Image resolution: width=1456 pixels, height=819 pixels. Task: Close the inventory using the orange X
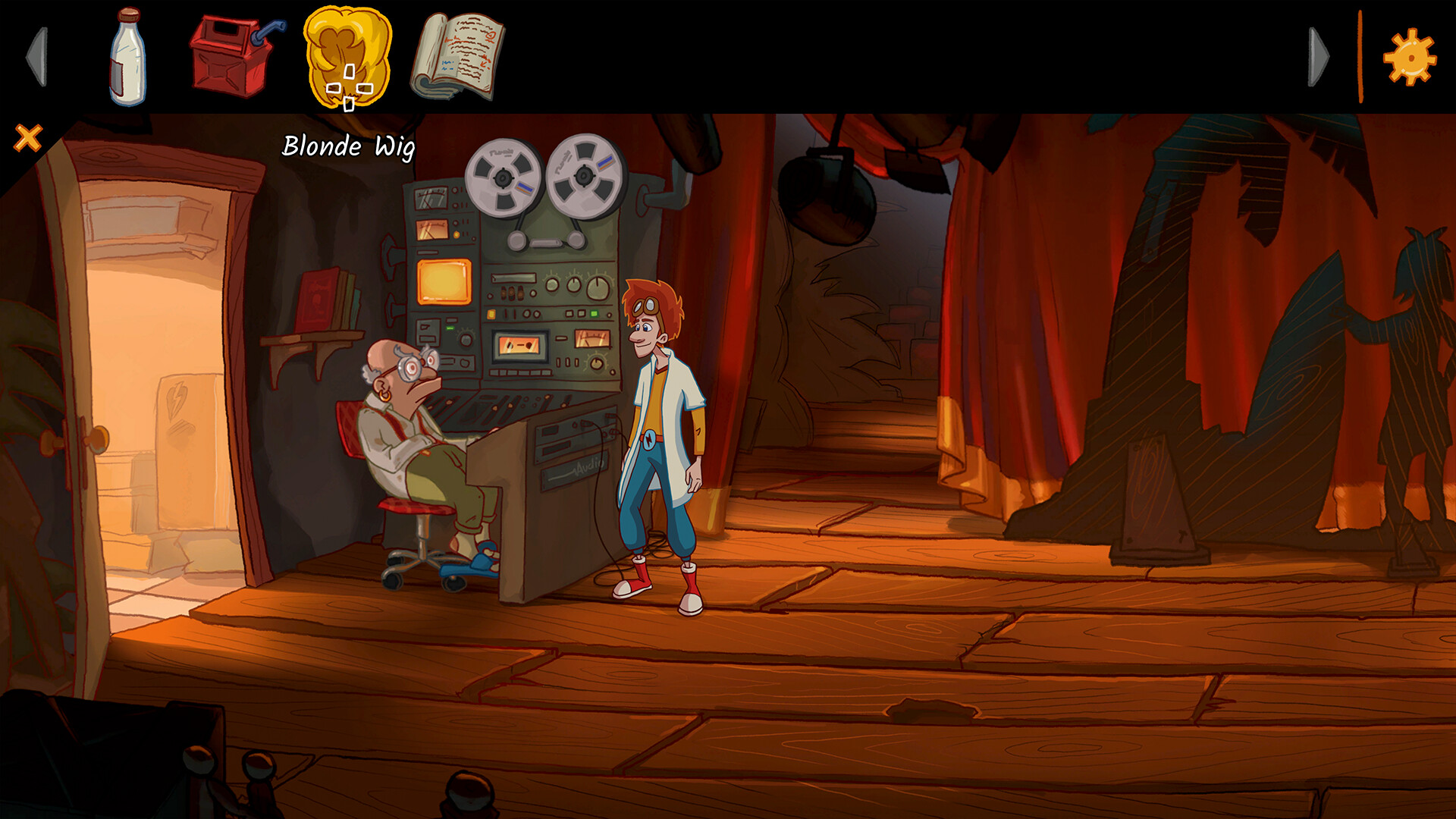pyautogui.click(x=28, y=136)
